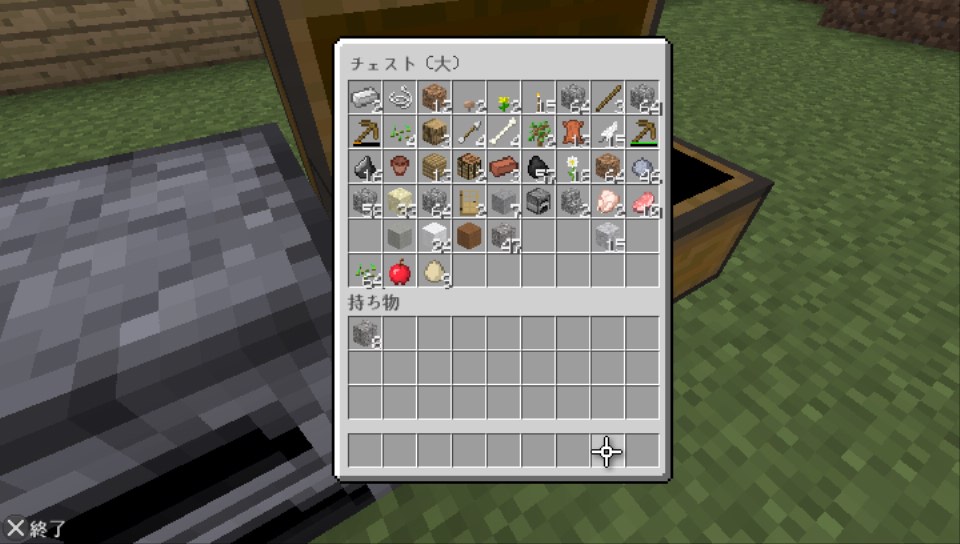Image resolution: width=960 pixels, height=544 pixels.
Task: Take the orange leather item
Action: coord(572,132)
